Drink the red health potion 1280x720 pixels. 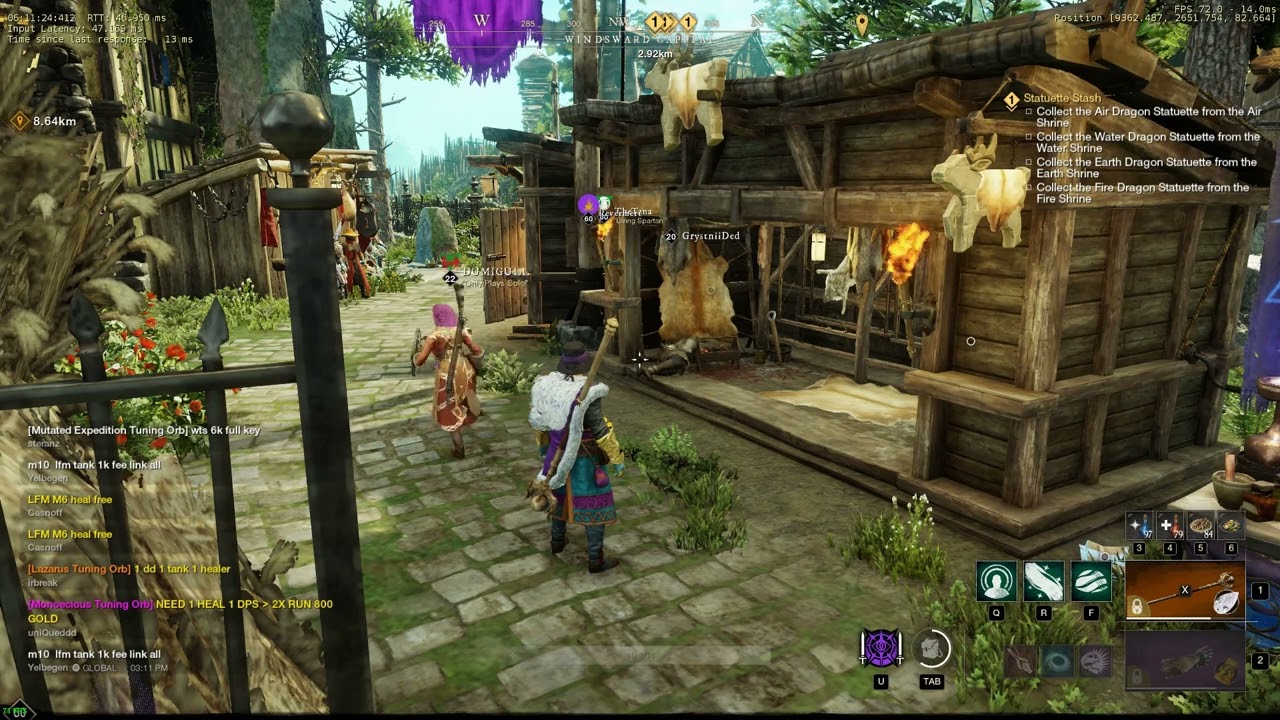coord(1170,526)
